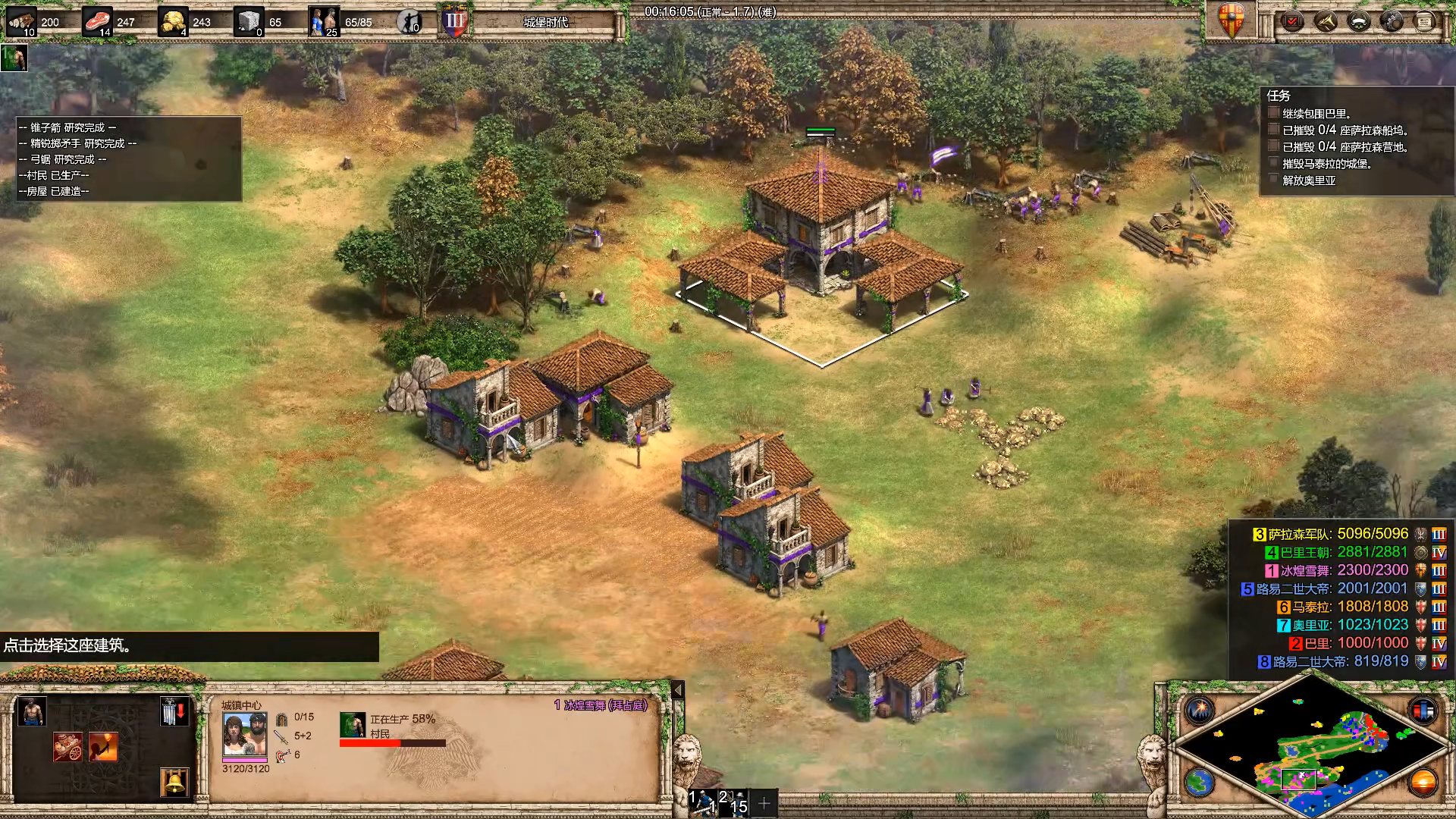The image size is (1456, 819).
Task: Select the idle villager icon
Action: (x=14, y=58)
